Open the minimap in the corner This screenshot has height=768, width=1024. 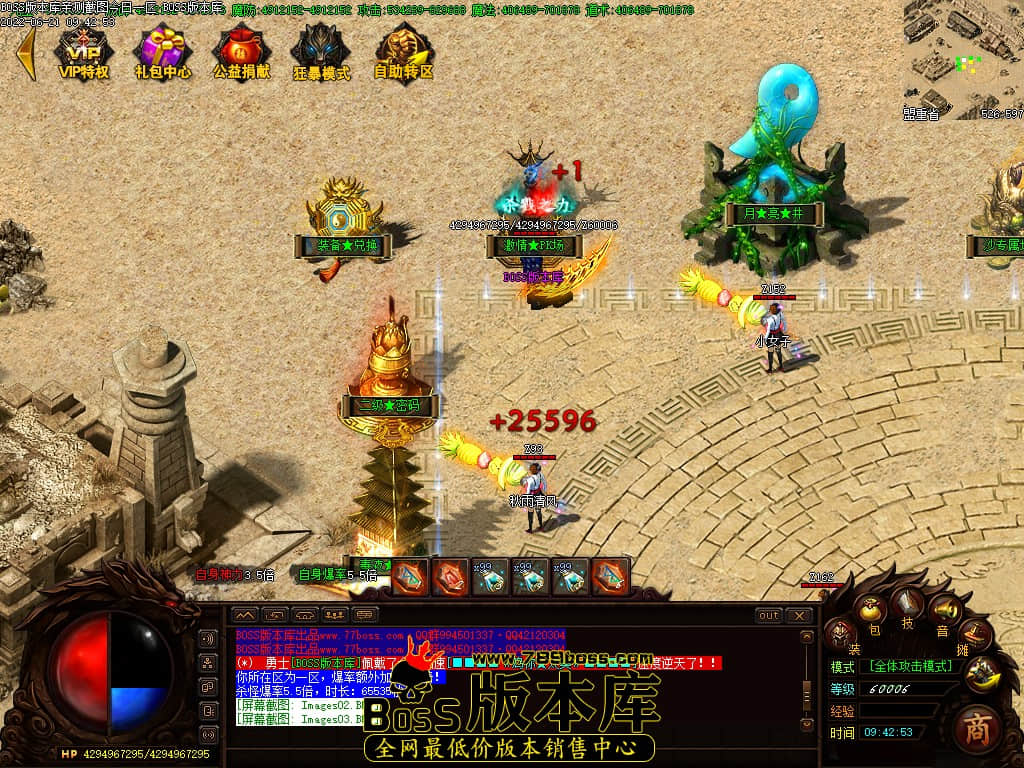(x=963, y=57)
